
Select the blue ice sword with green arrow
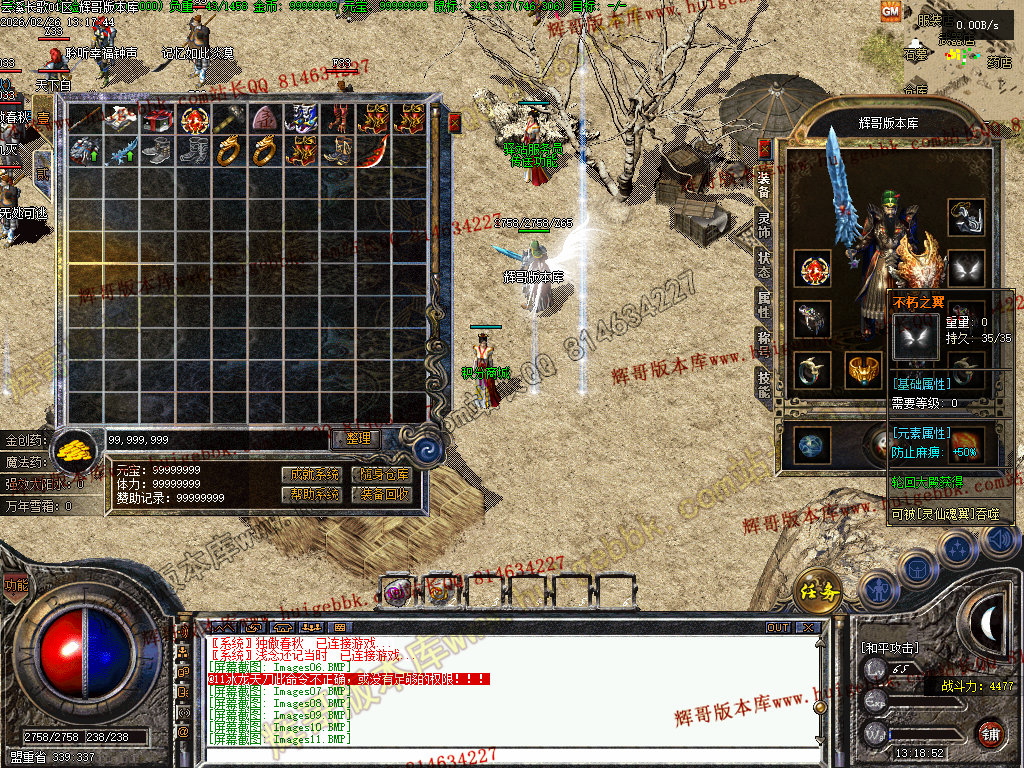tap(121, 152)
